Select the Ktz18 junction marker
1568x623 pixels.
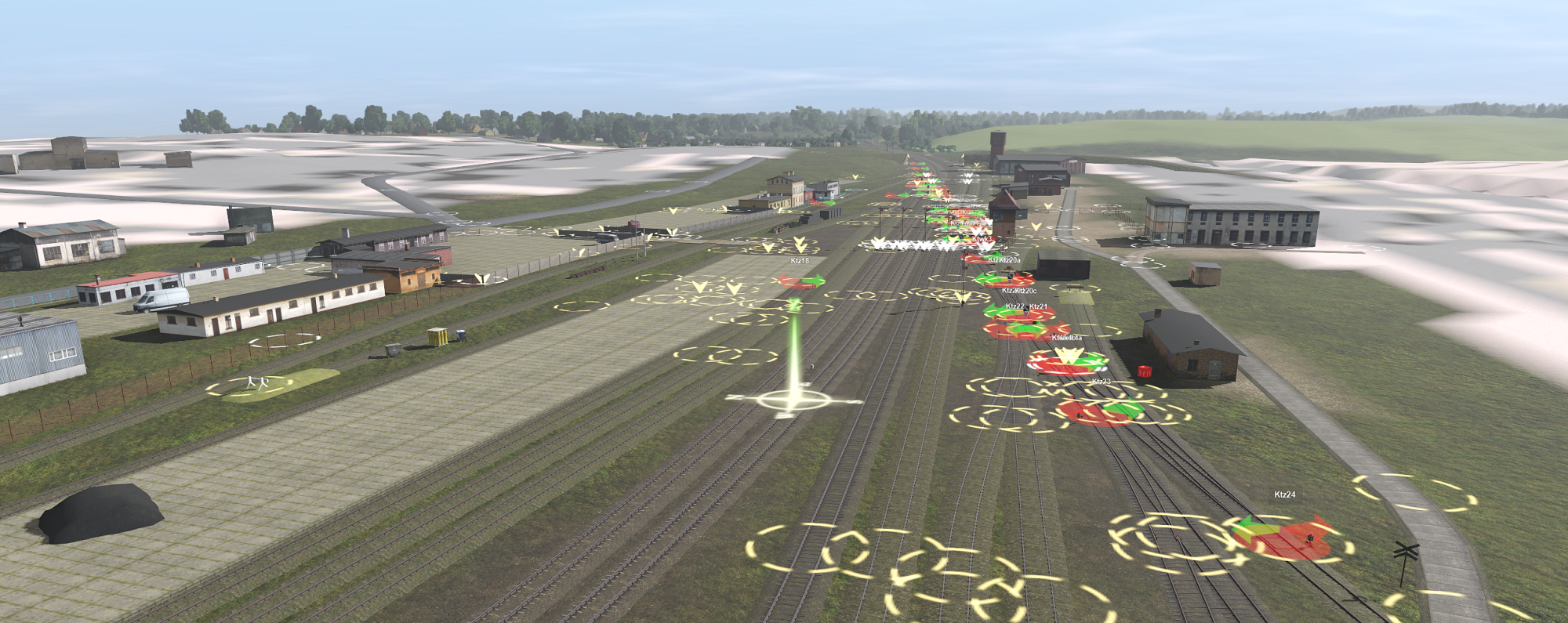click(801, 281)
